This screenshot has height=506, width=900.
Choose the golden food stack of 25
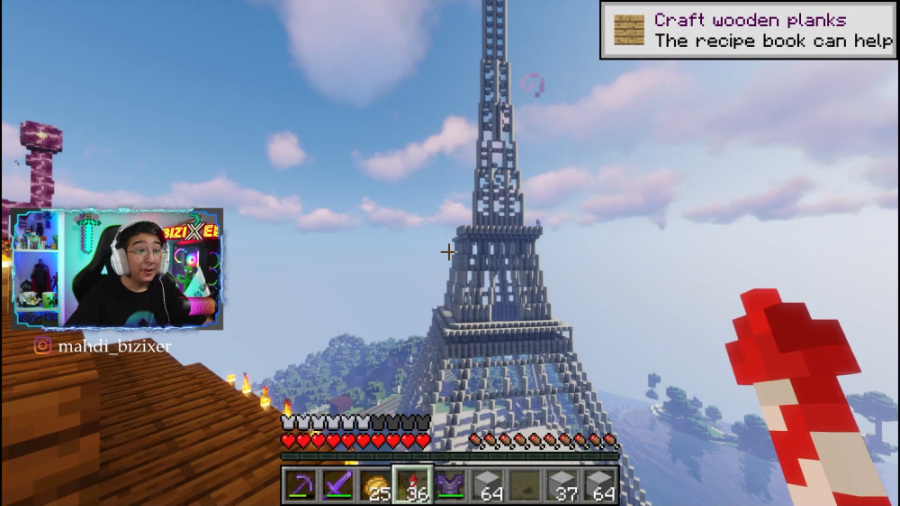[375, 486]
